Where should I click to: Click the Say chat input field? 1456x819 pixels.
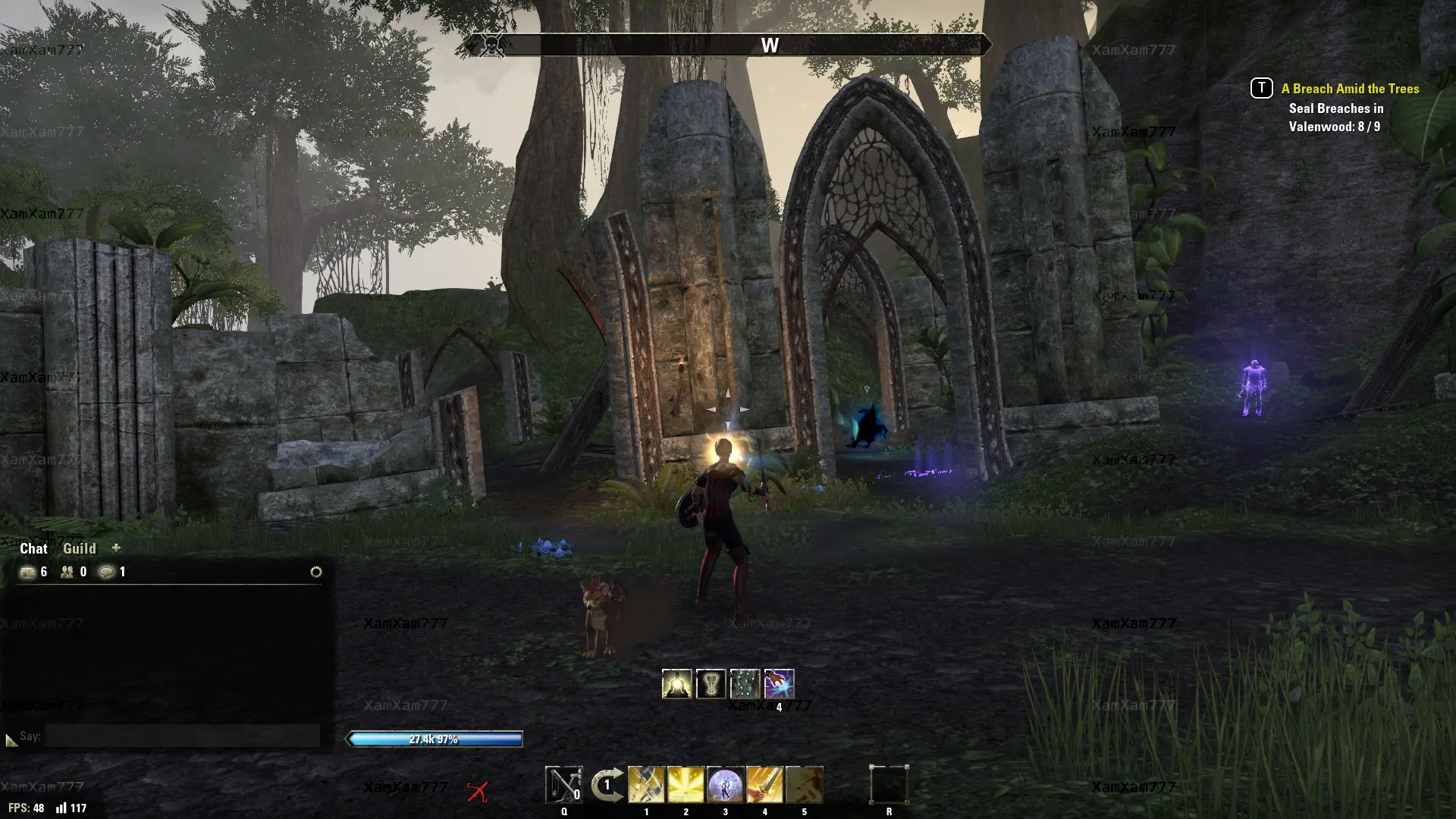coord(182,736)
